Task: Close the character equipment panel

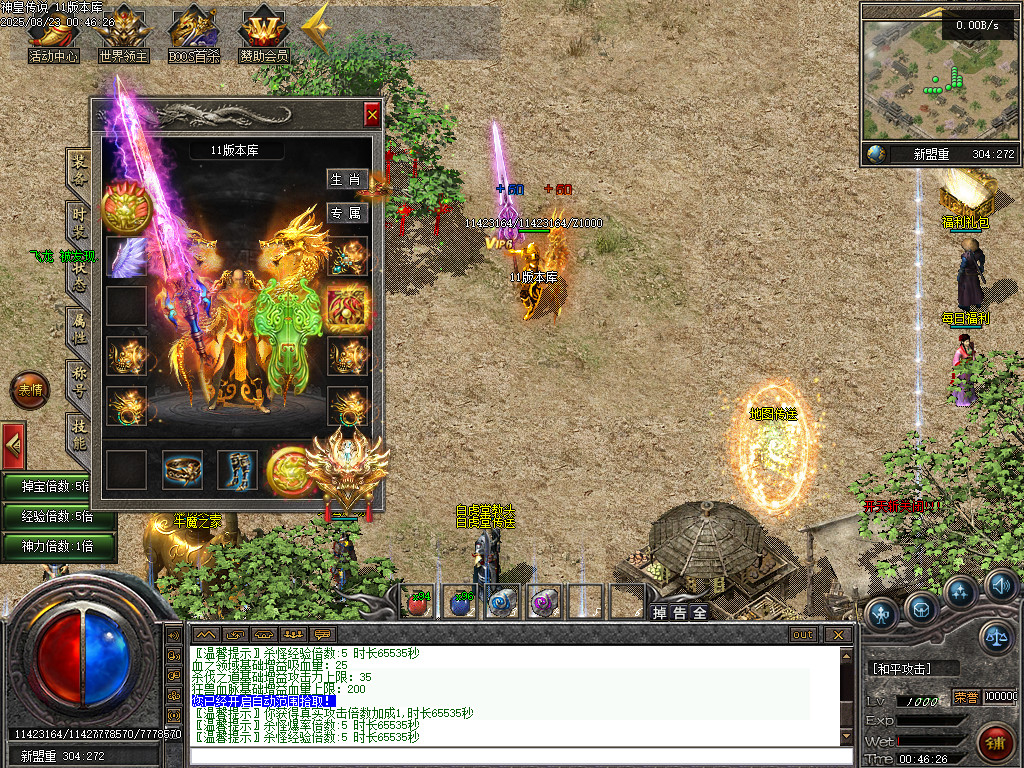Action: [372, 115]
